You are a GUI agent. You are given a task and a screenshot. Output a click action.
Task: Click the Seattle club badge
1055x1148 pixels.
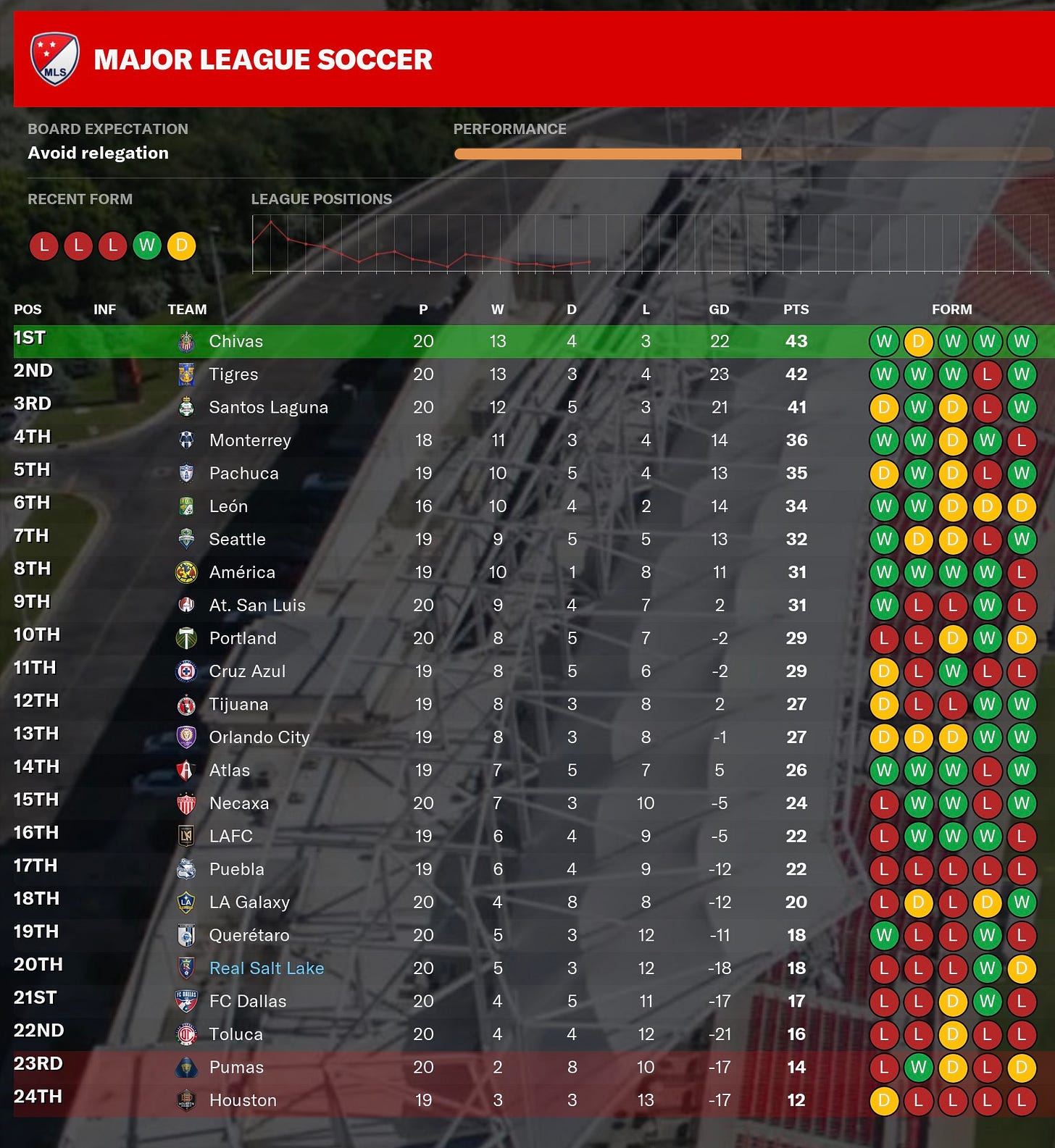(x=186, y=539)
